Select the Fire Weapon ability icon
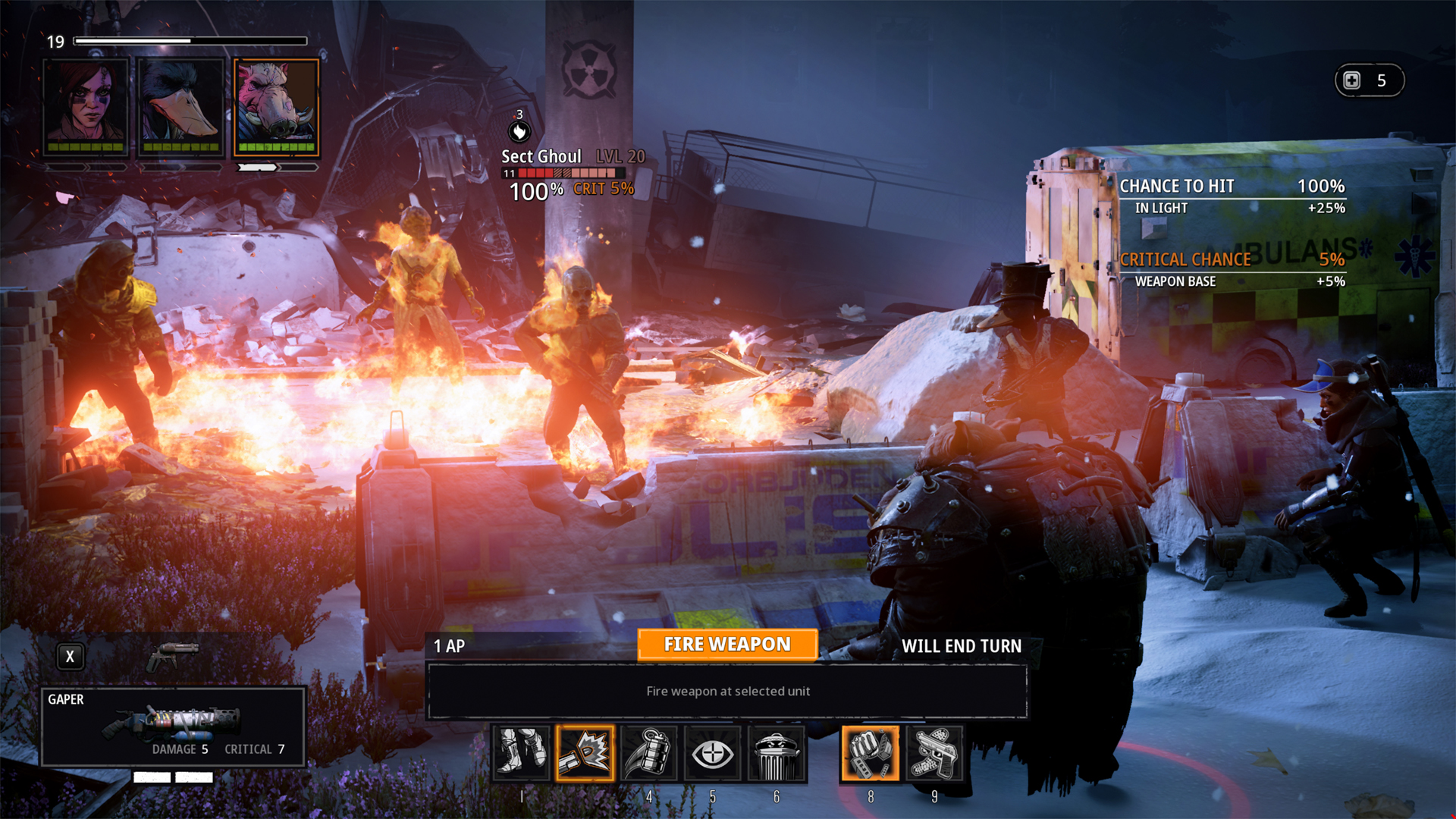The image size is (1456, 819). pos(585,753)
